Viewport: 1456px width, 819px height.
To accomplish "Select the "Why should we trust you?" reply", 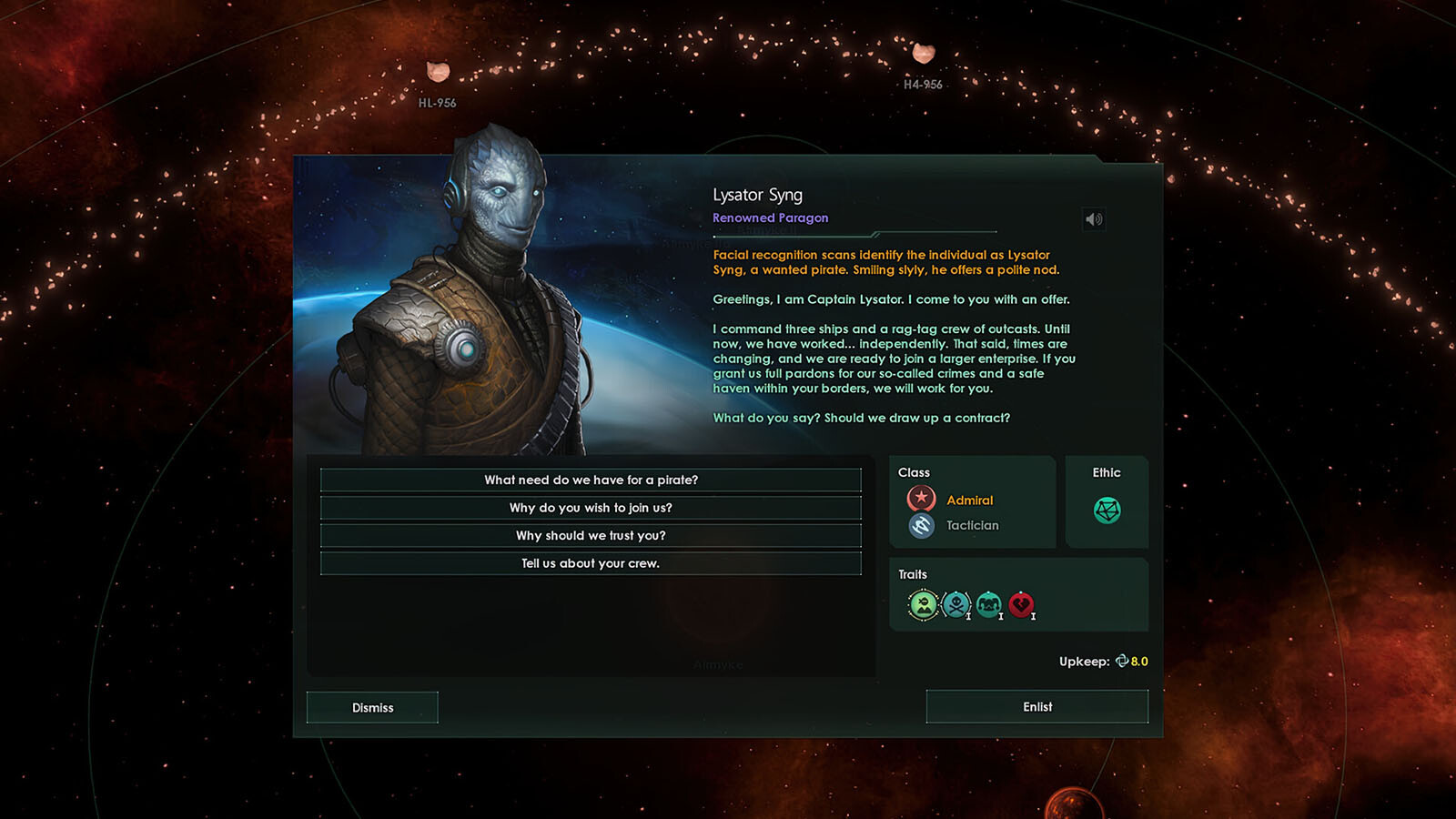I will pyautogui.click(x=591, y=535).
